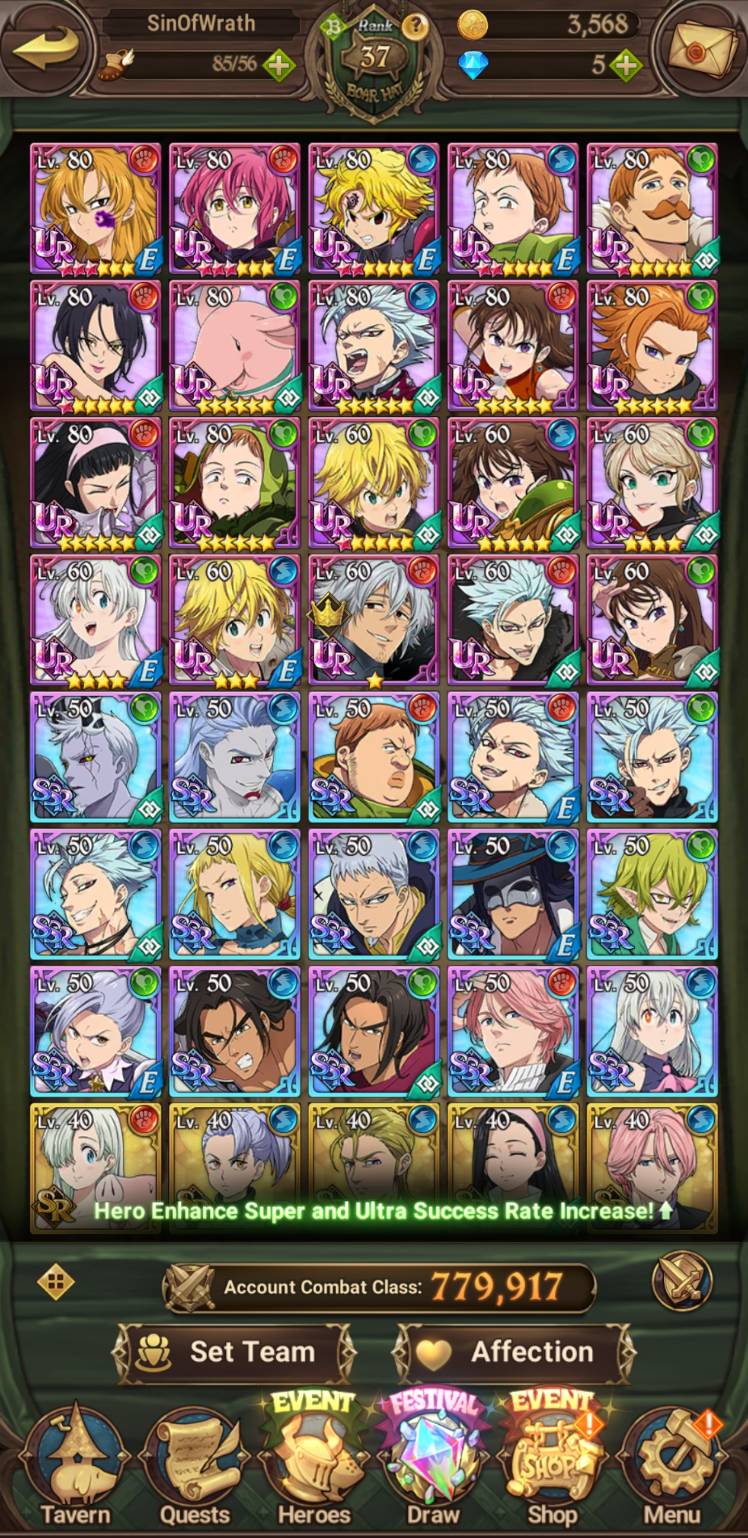Viewport: 748px width, 1538px height.
Task: Open the Affection menu
Action: (514, 1353)
